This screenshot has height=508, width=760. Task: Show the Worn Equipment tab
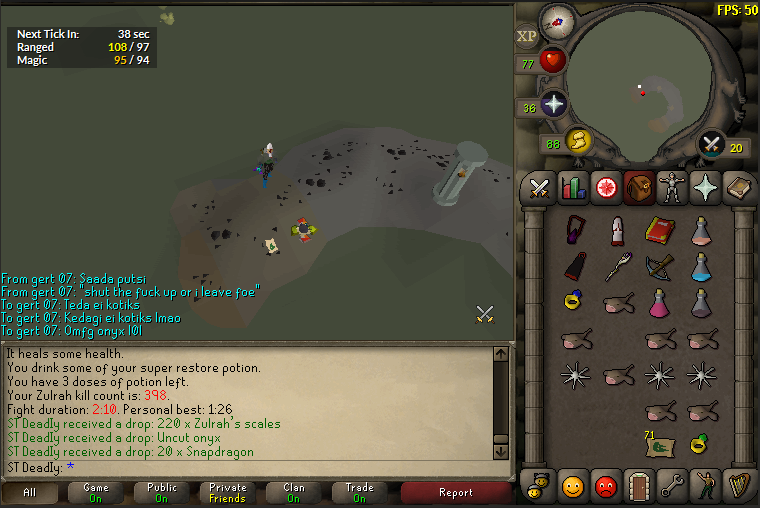[671, 187]
